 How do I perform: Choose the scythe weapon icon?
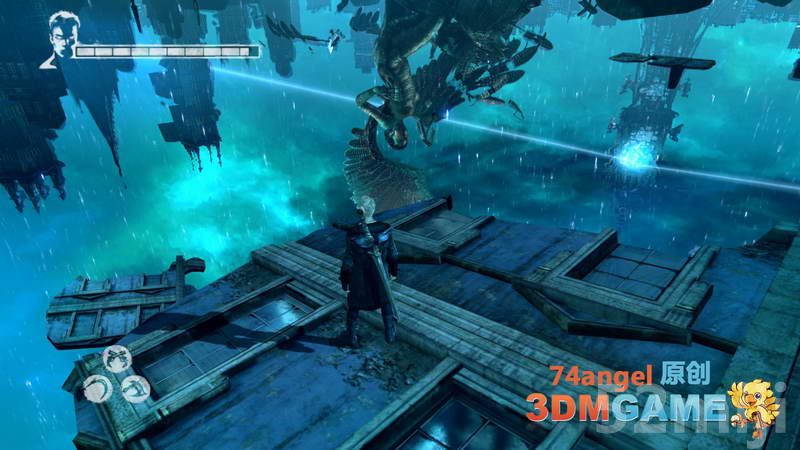point(98,387)
